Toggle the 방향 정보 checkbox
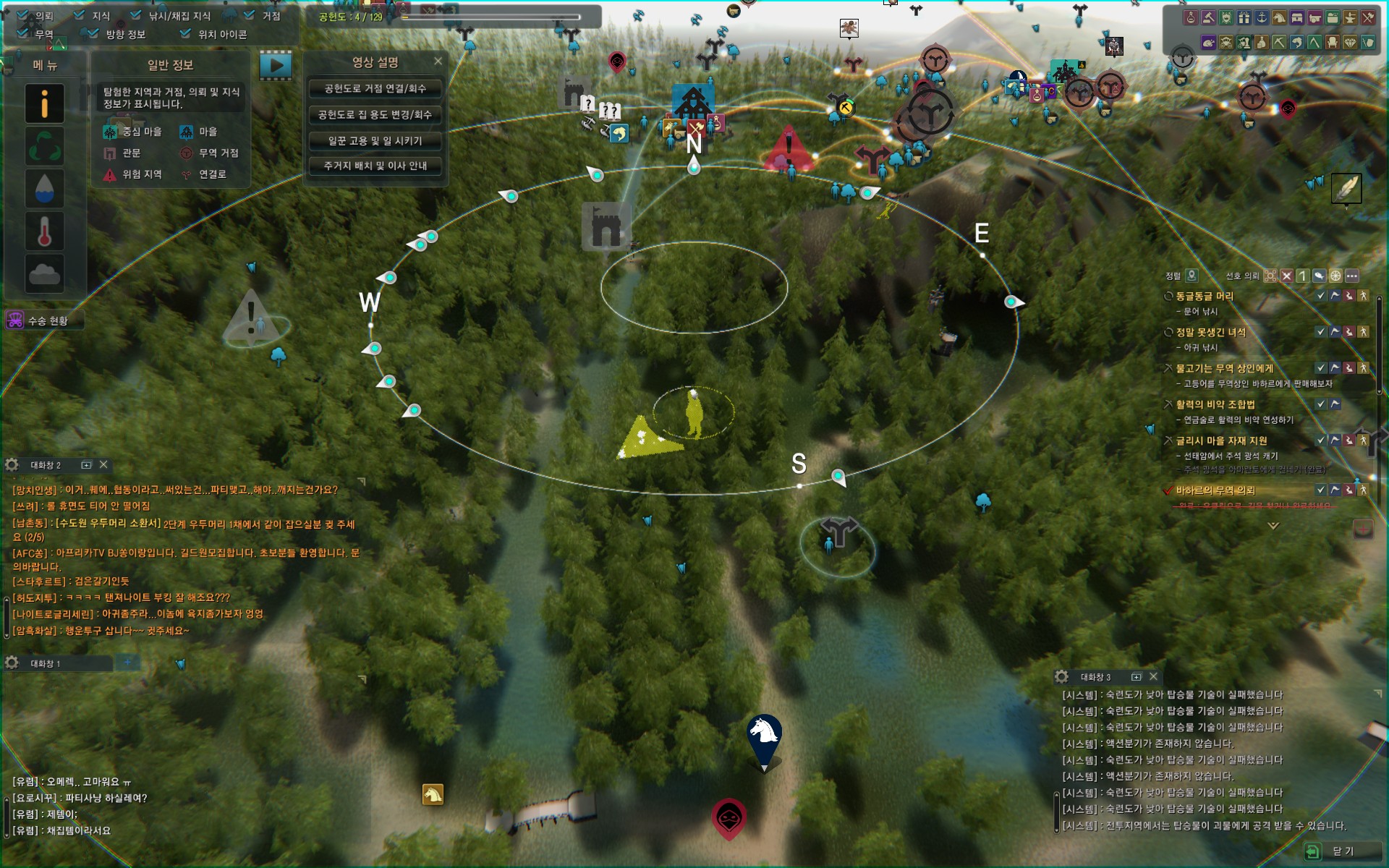 click(x=93, y=33)
